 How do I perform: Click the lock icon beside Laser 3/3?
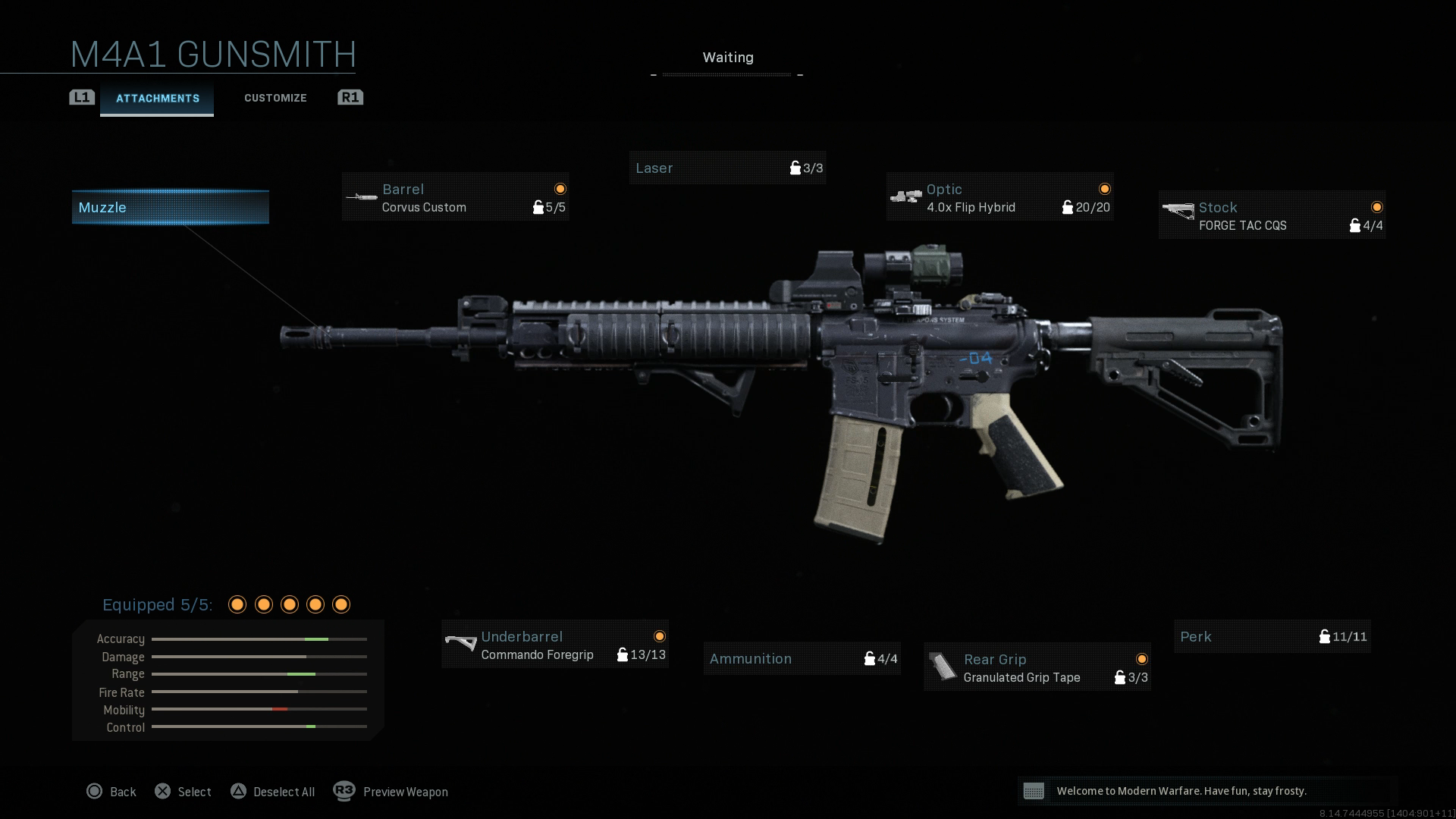click(x=795, y=168)
